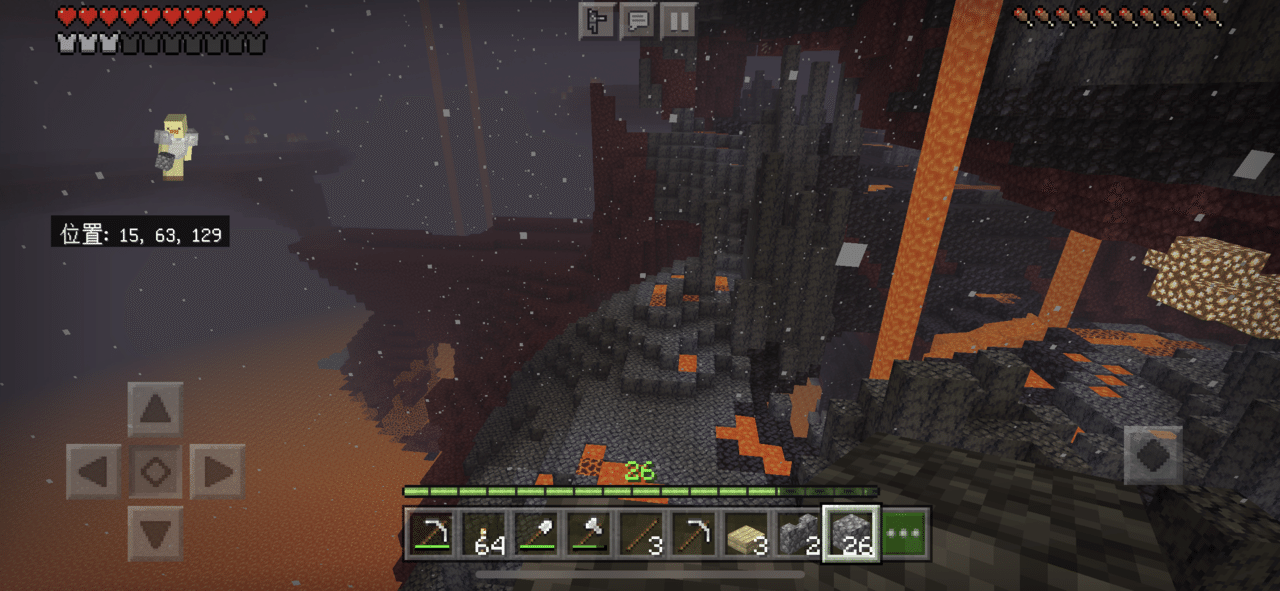The height and width of the screenshot is (591, 1280).
Task: Select the pickaxe showing a green durability bar
Action: (433, 534)
